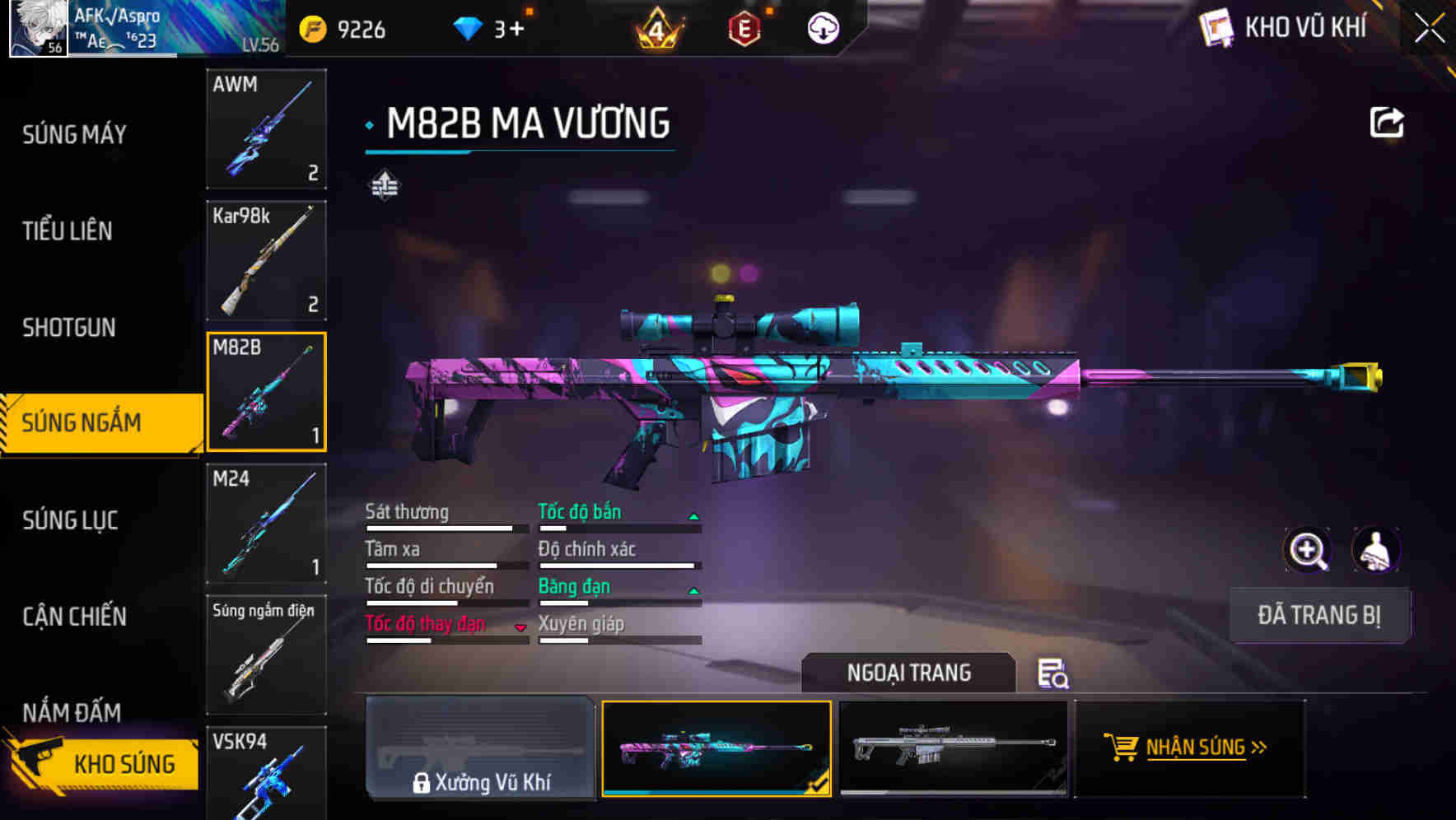Open the weapon attachment icon below the title
This screenshot has width=1456, height=820.
pos(385,186)
